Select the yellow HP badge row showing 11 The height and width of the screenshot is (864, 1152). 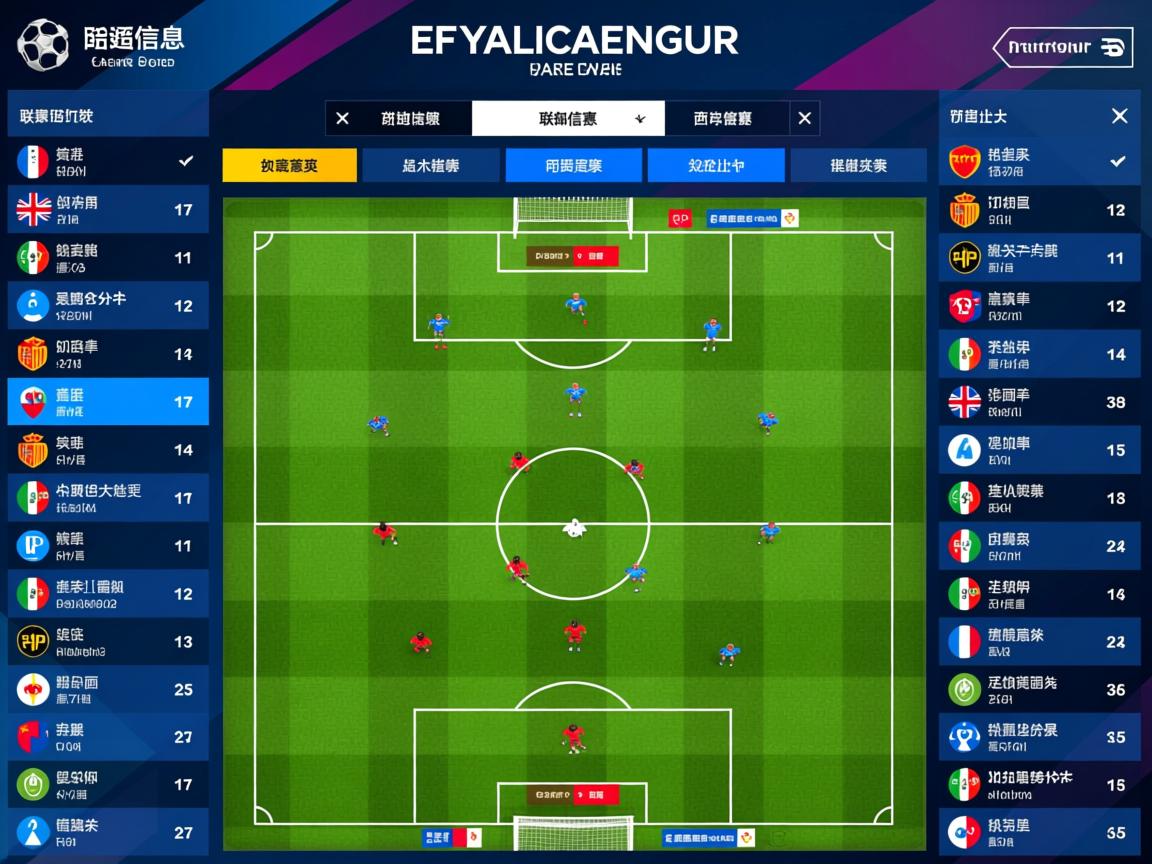click(x=1039, y=258)
